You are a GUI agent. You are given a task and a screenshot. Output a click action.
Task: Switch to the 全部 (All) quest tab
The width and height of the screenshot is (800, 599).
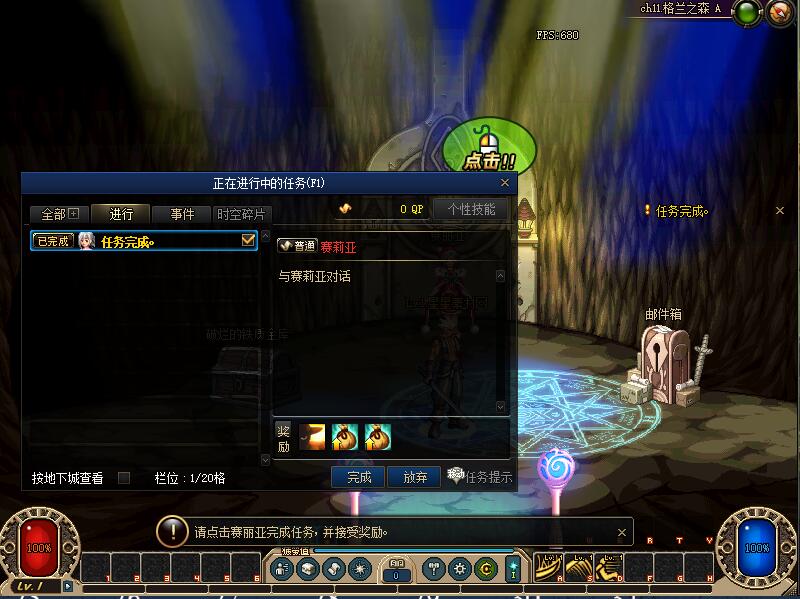point(59,214)
